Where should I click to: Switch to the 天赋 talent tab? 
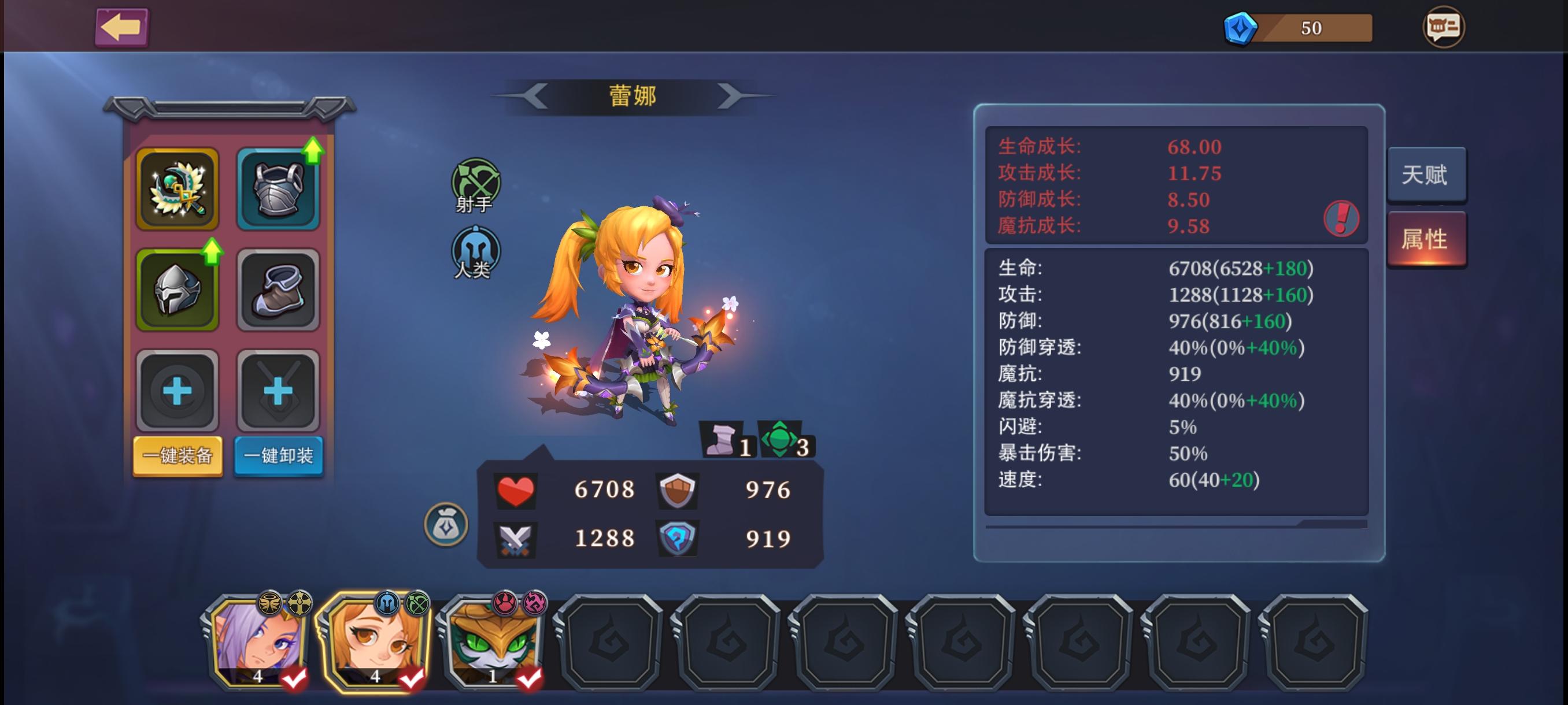(x=1428, y=175)
